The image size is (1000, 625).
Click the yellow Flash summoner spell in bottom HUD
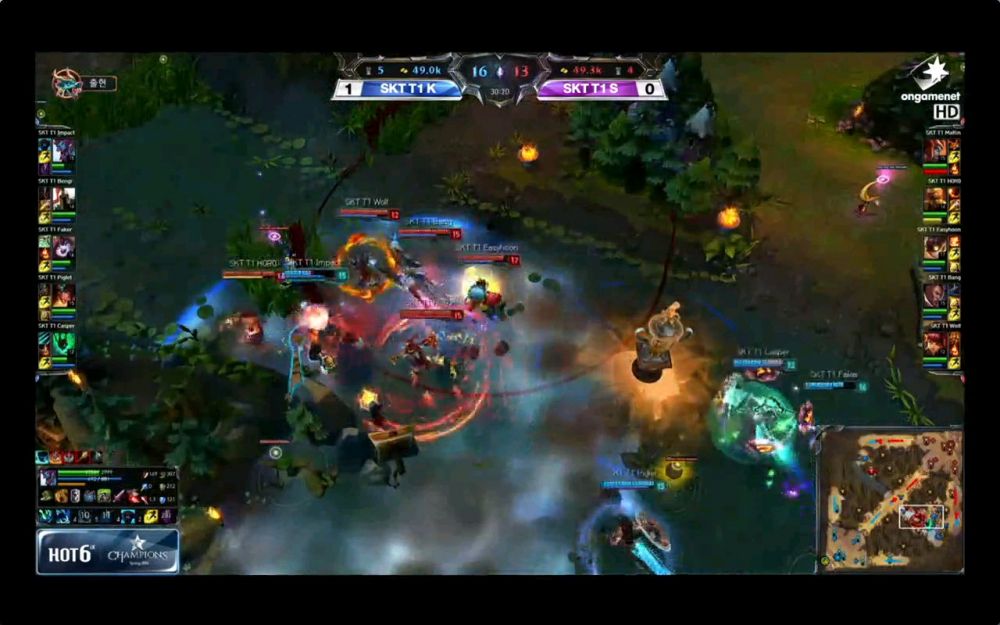point(150,516)
